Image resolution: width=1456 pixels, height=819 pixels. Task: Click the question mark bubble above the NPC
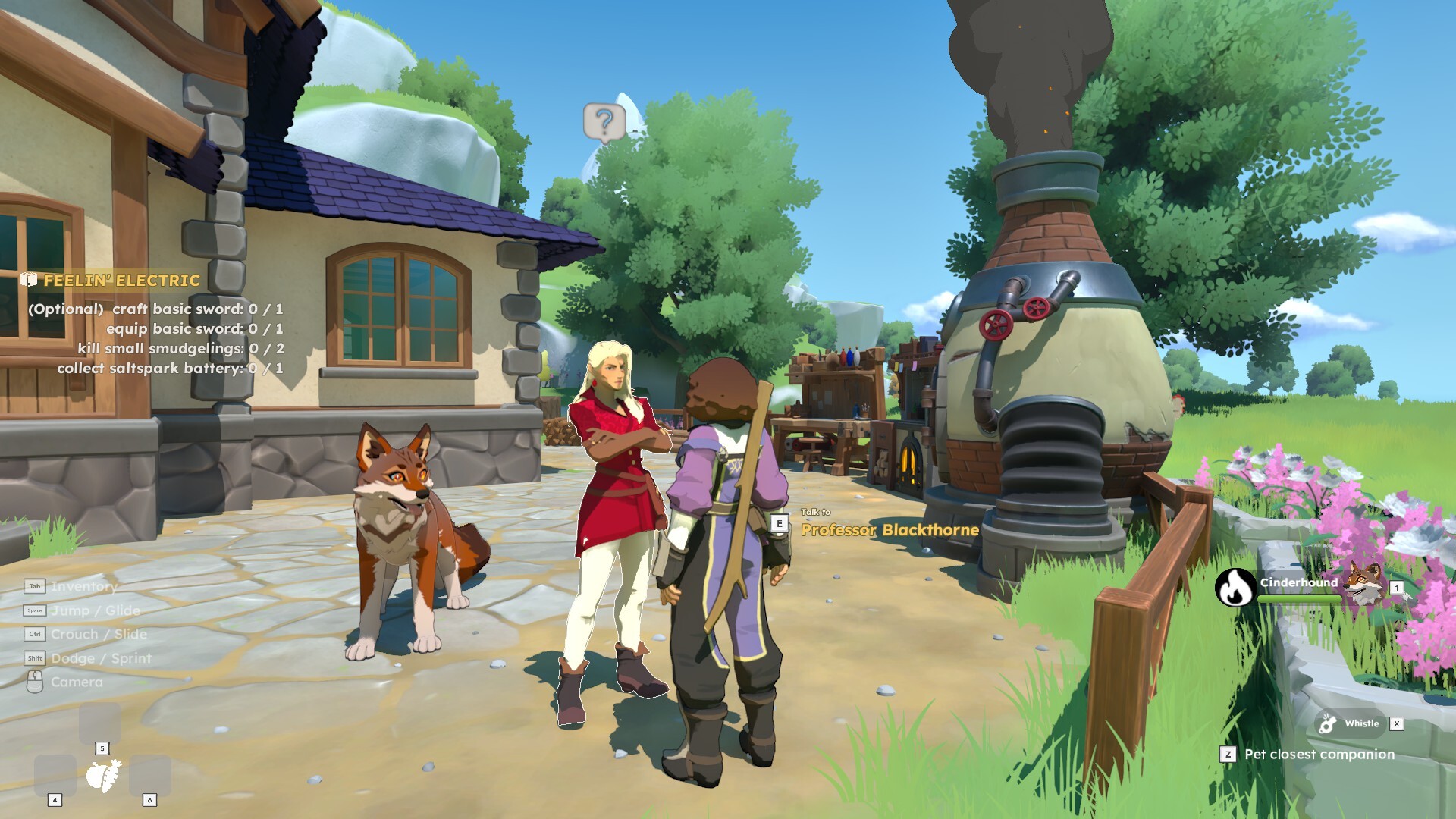coord(604,122)
